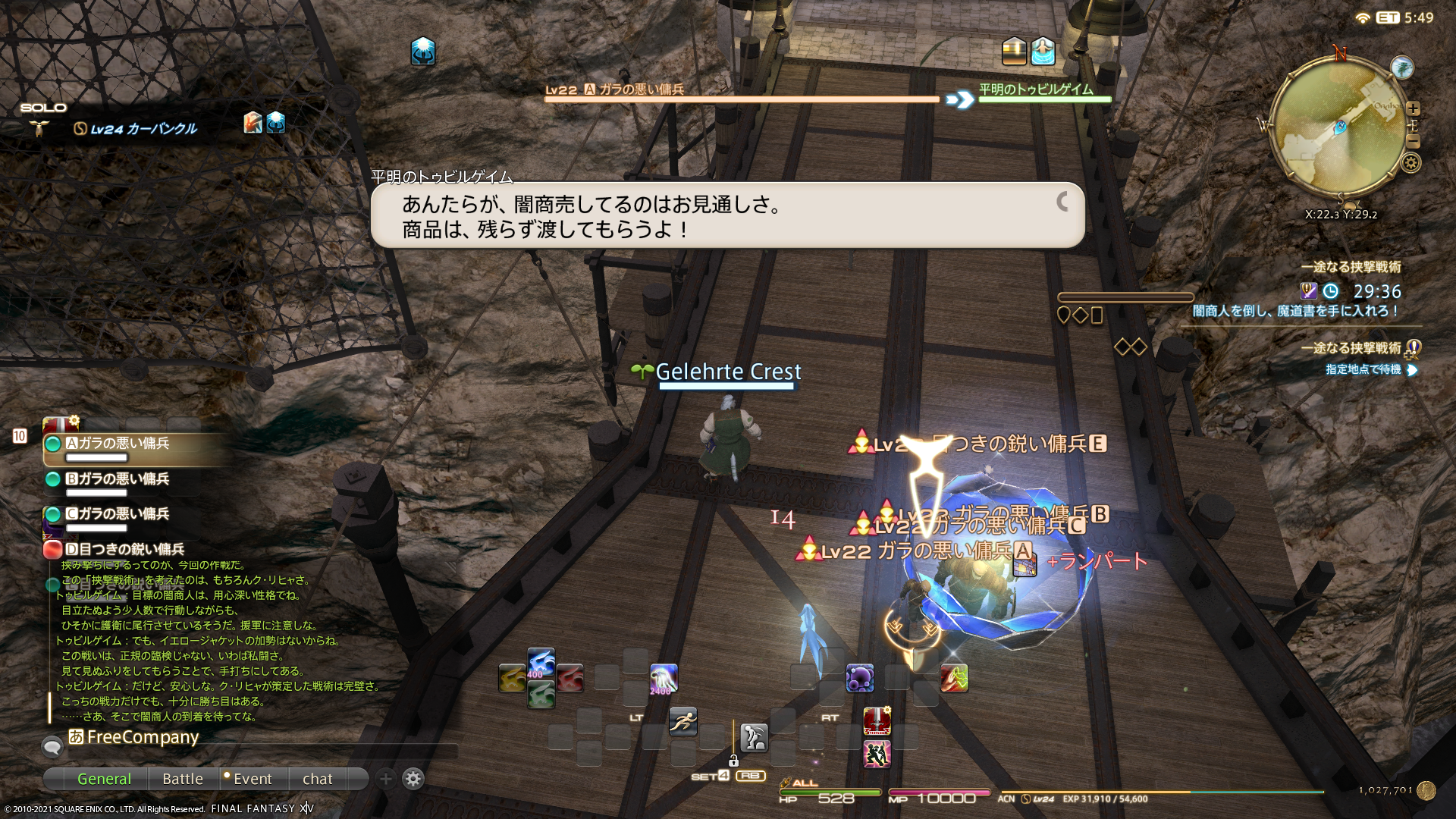1456x819 pixels.
Task: Open minimap settings gear
Action: point(1411,162)
